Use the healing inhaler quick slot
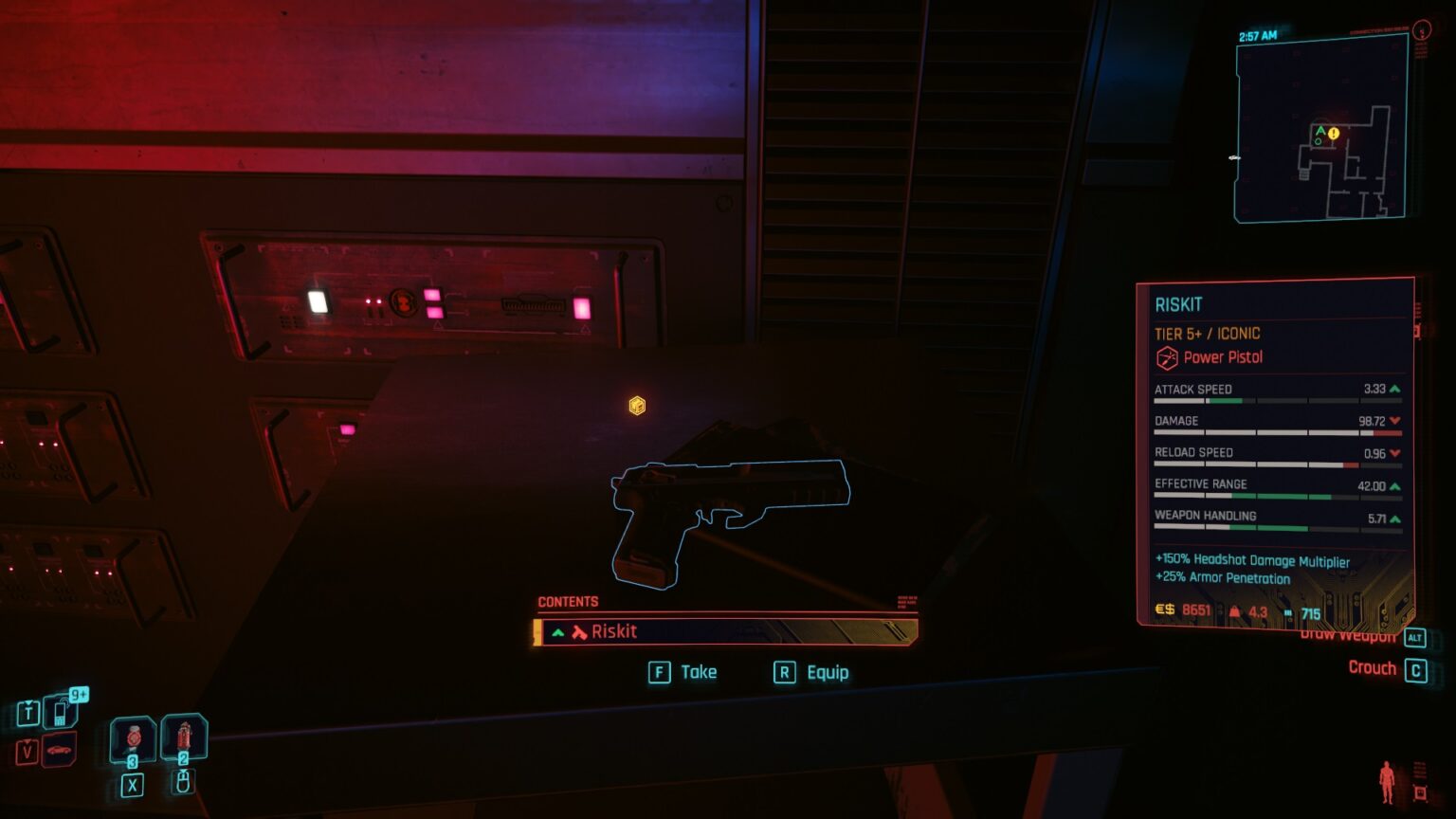The height and width of the screenshot is (819, 1456). pyautogui.click(x=133, y=739)
